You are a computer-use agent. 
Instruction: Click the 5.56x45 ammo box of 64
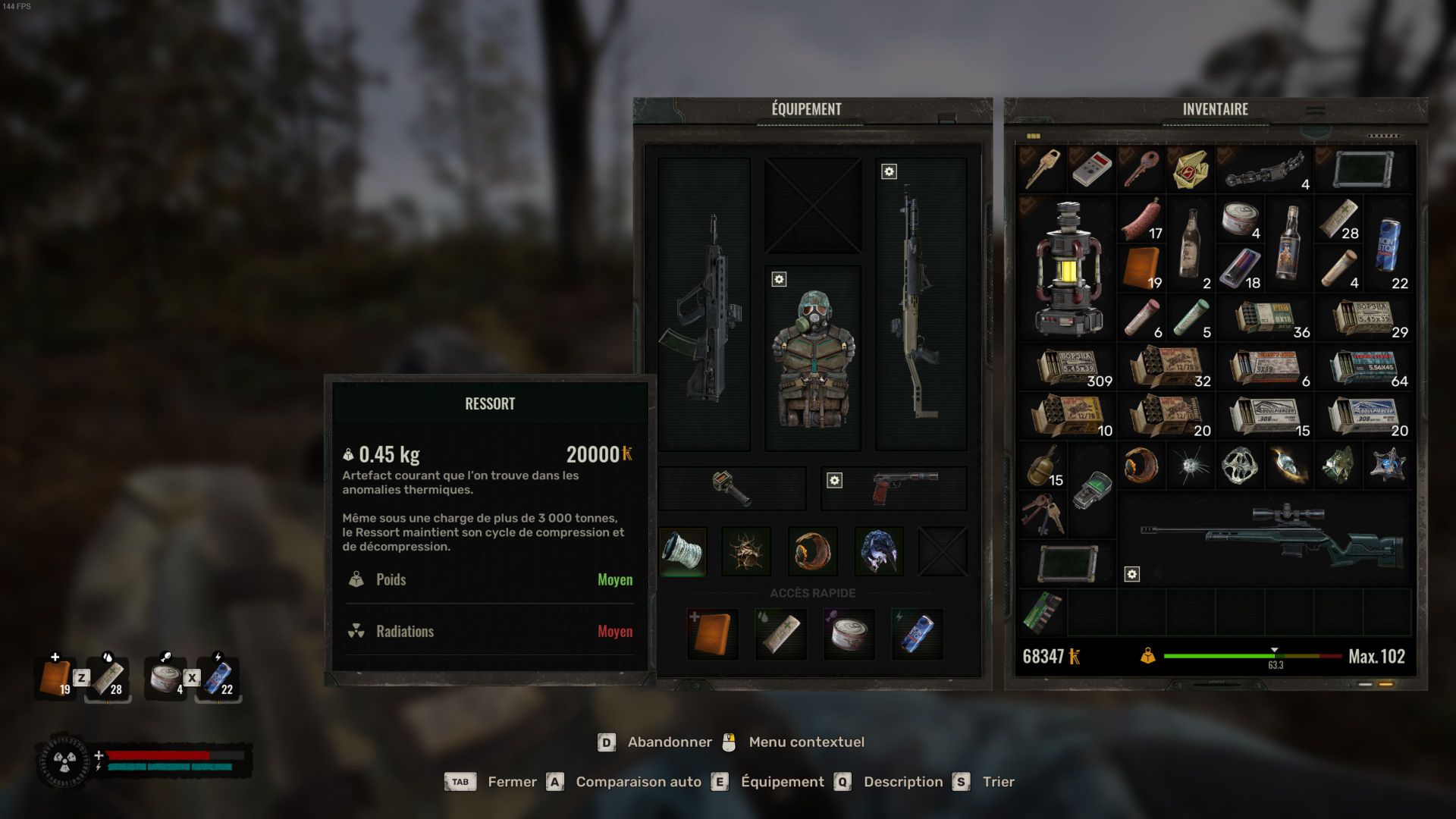coord(1363,367)
